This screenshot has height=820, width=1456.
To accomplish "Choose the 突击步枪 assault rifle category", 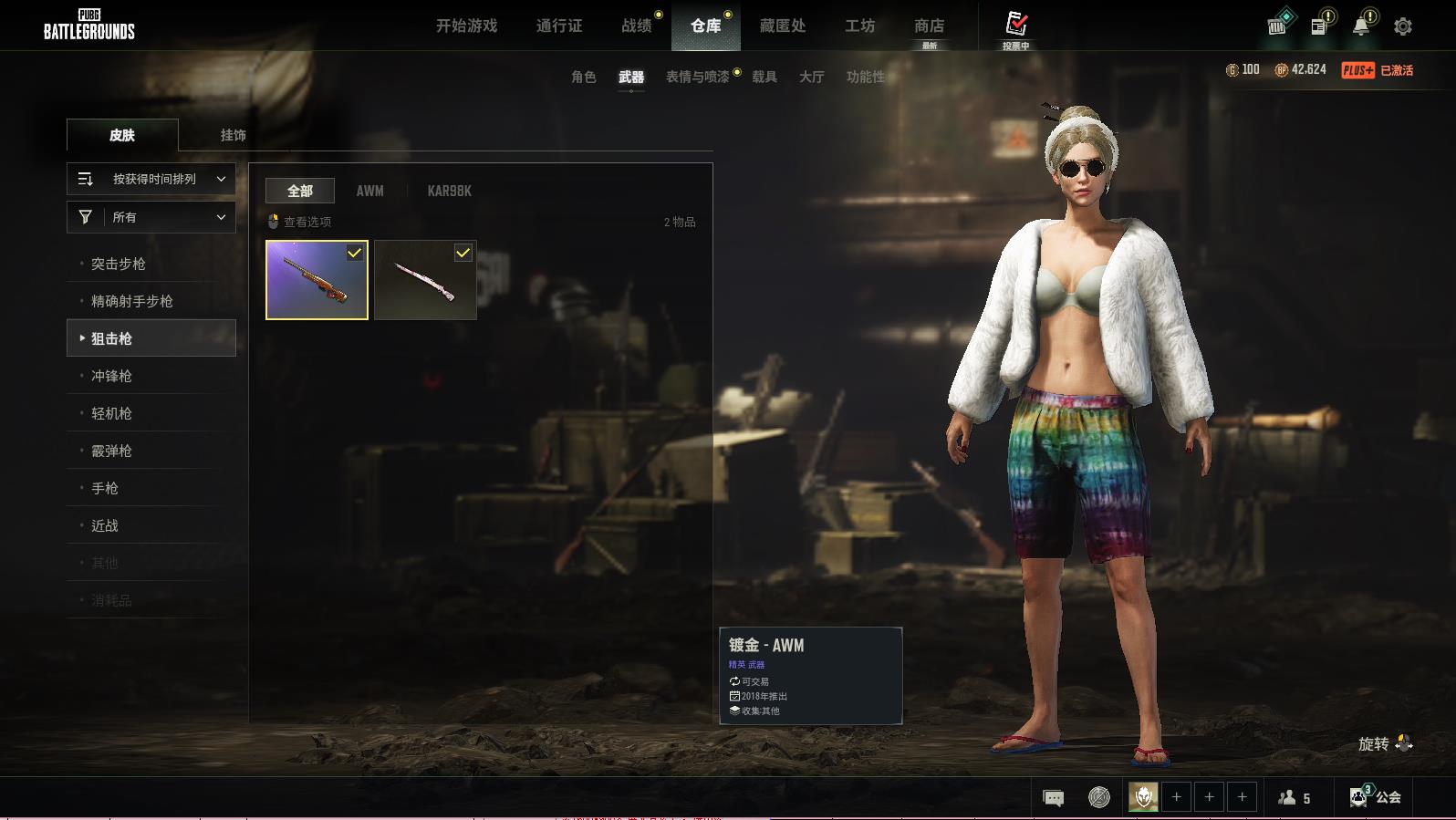I will [119, 264].
